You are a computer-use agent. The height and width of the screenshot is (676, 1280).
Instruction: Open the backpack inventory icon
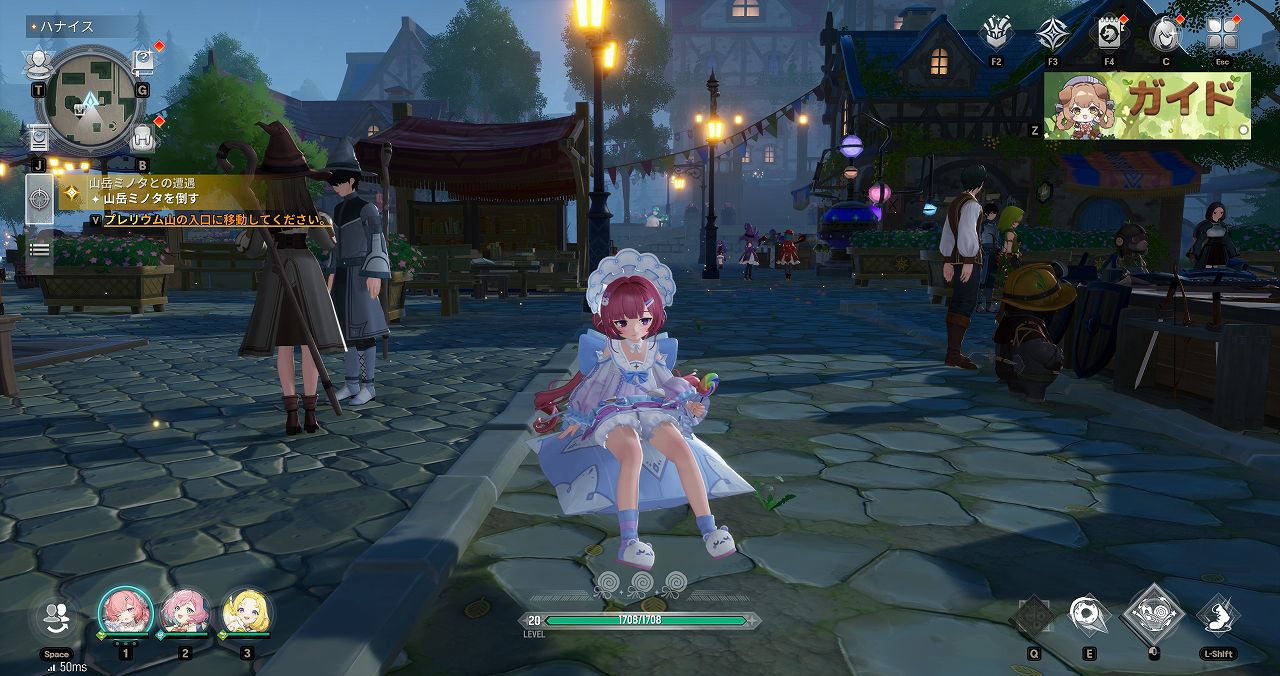pos(142,137)
